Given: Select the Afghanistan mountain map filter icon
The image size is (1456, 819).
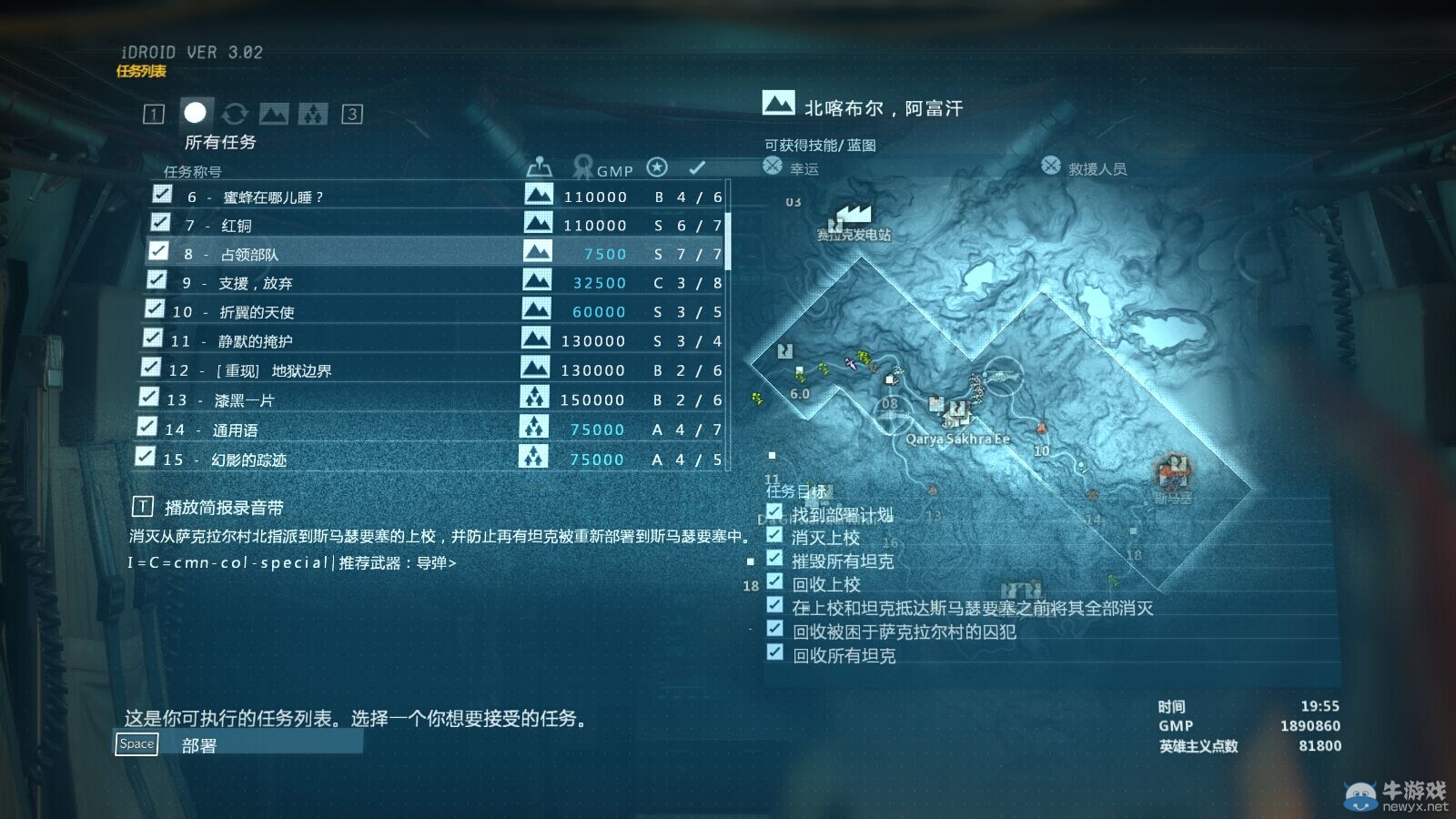Looking at the screenshot, I should (275, 113).
